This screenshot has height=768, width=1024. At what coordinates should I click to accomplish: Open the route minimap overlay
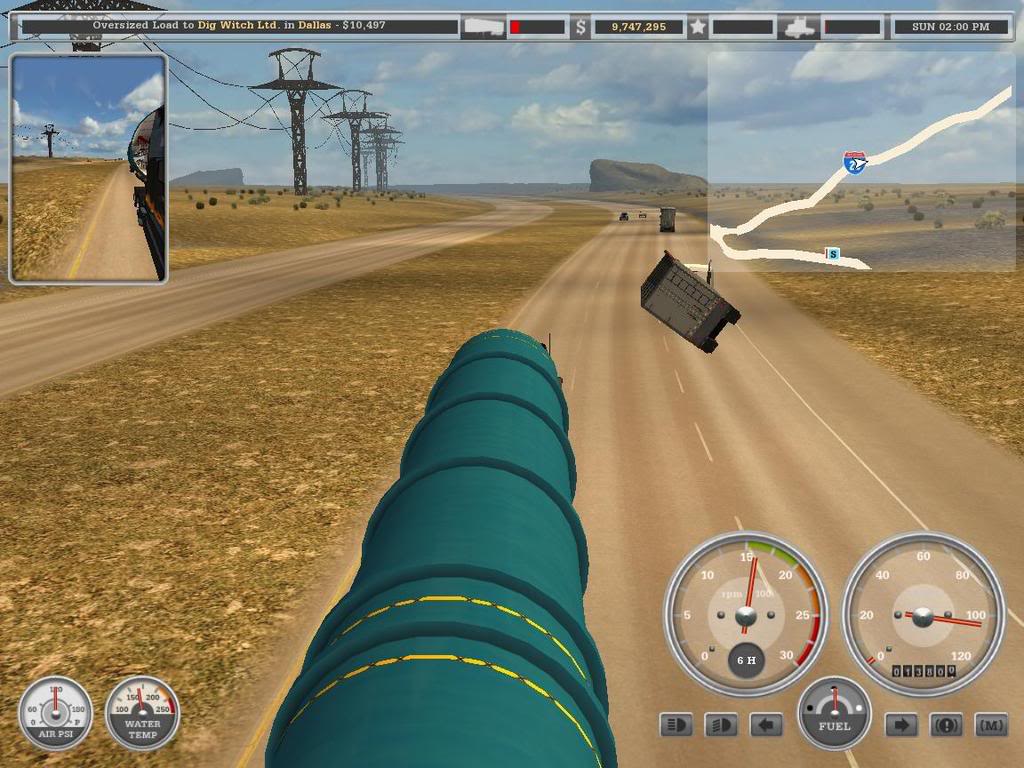pyautogui.click(x=866, y=160)
